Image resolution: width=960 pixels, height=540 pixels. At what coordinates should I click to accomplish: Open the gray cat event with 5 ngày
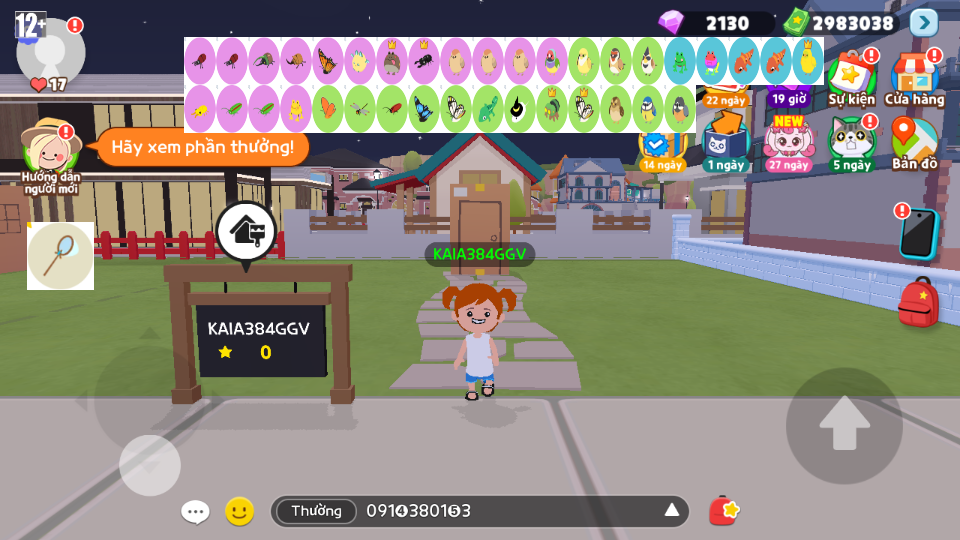pos(851,142)
